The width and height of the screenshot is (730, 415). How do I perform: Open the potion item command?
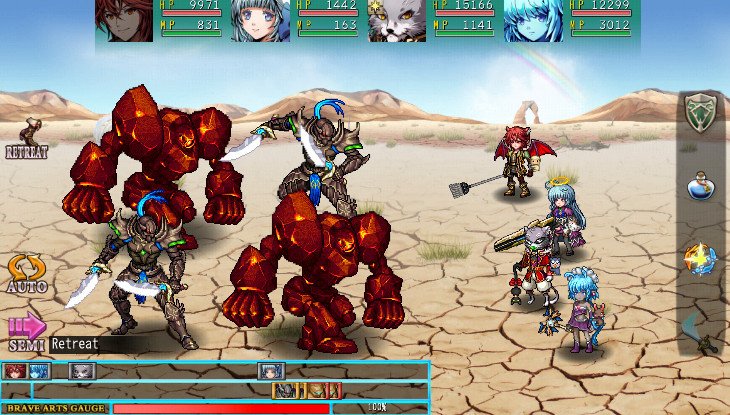click(702, 185)
